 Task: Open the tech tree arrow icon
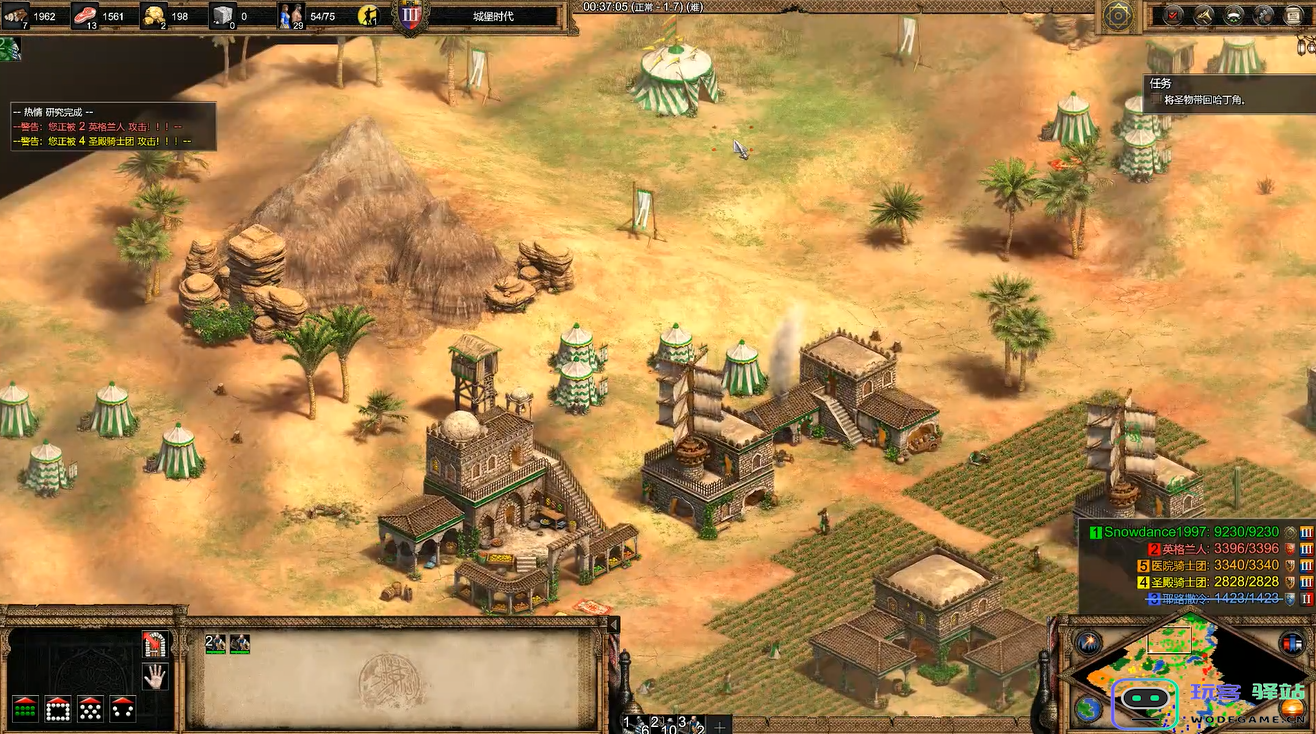[1204, 15]
